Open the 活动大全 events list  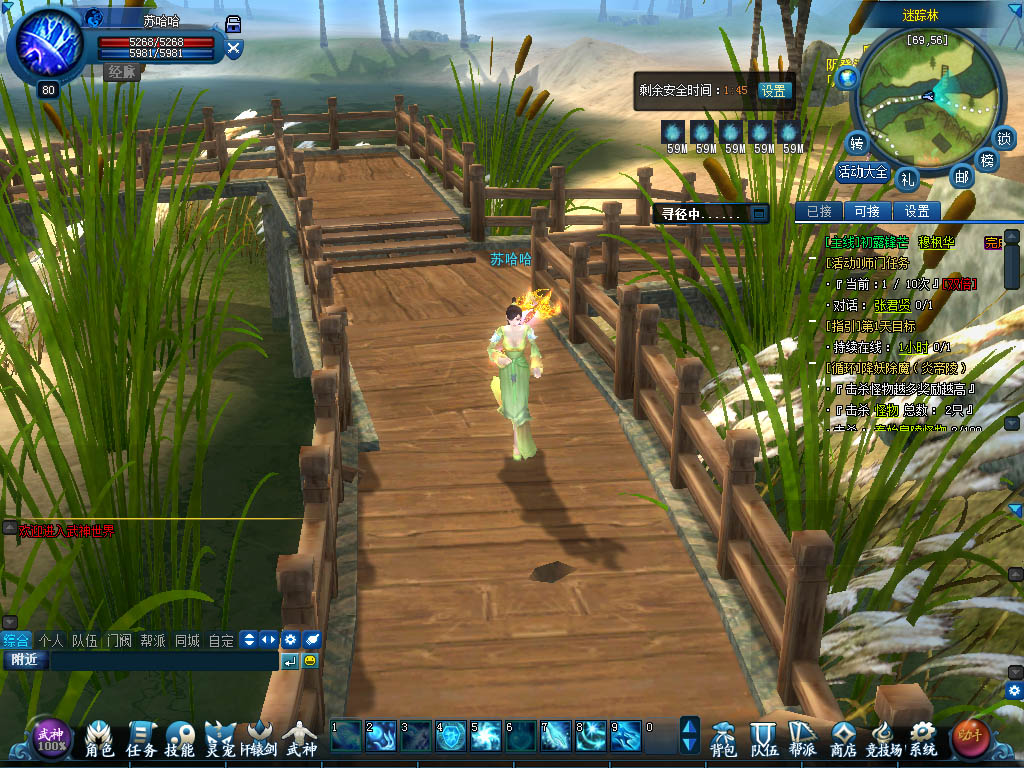(862, 172)
